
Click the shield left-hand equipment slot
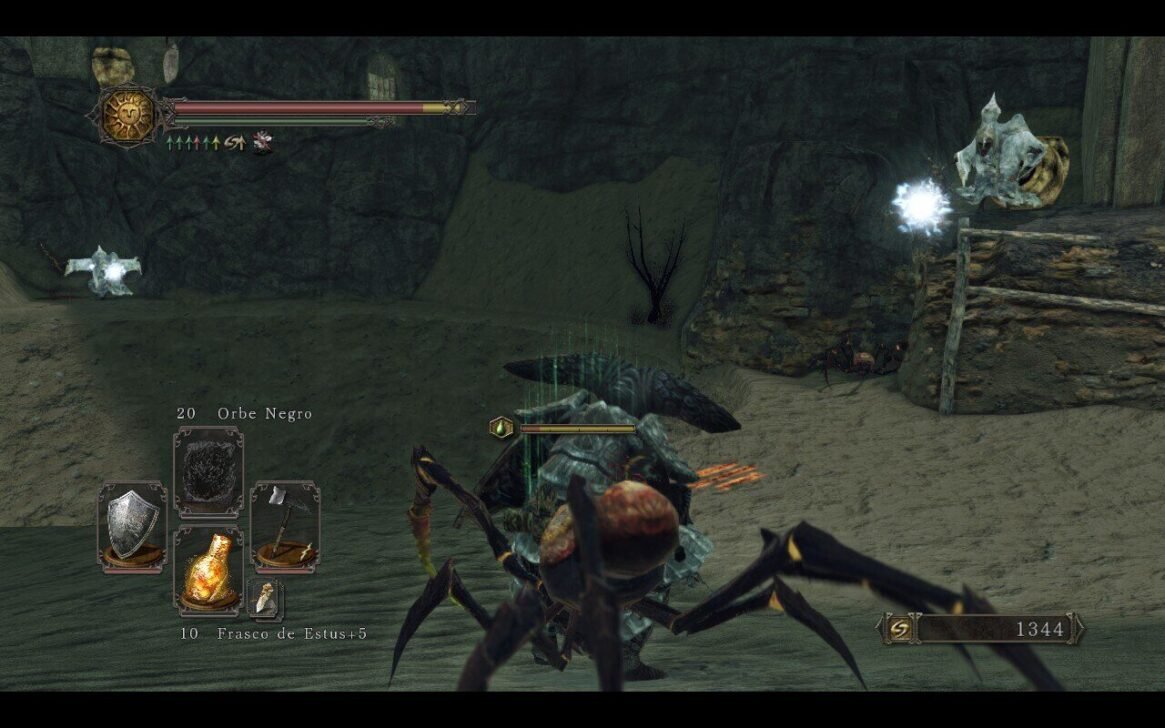pyautogui.click(x=131, y=525)
